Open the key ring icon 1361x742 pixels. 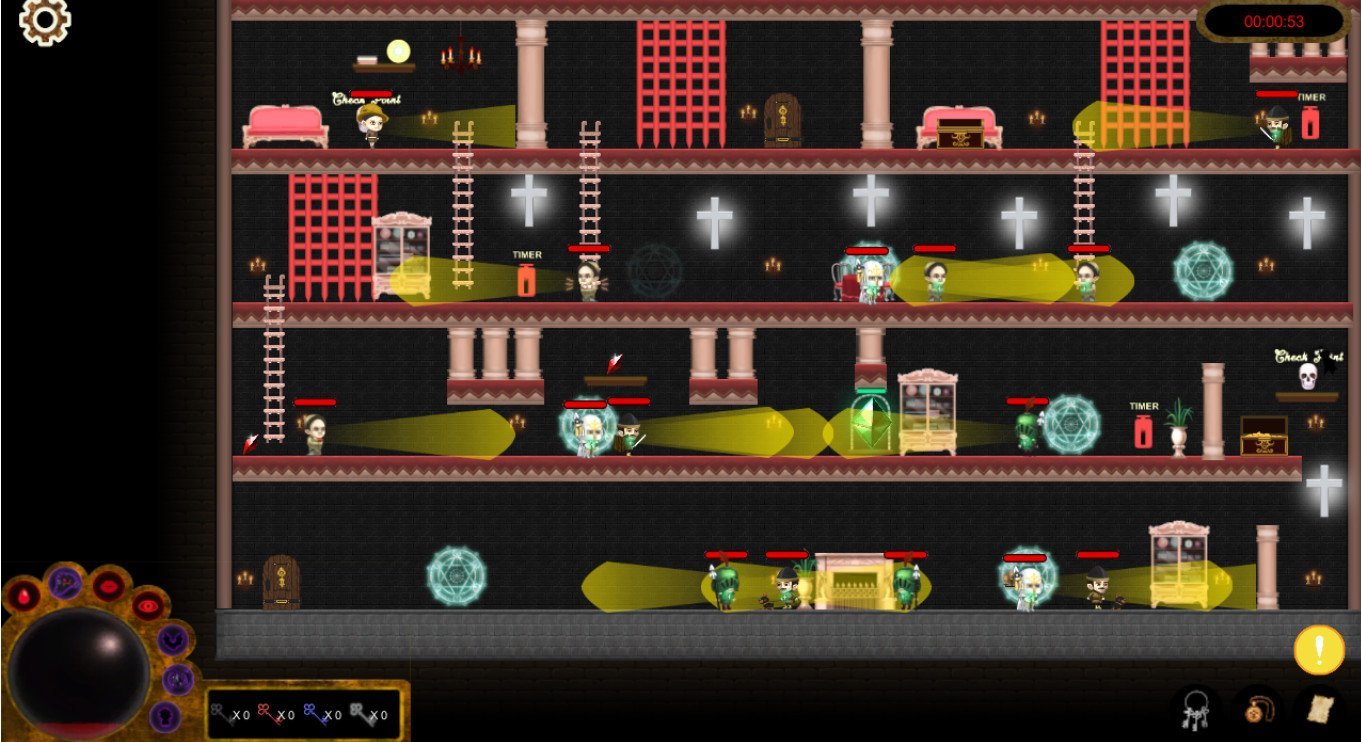click(x=1196, y=710)
